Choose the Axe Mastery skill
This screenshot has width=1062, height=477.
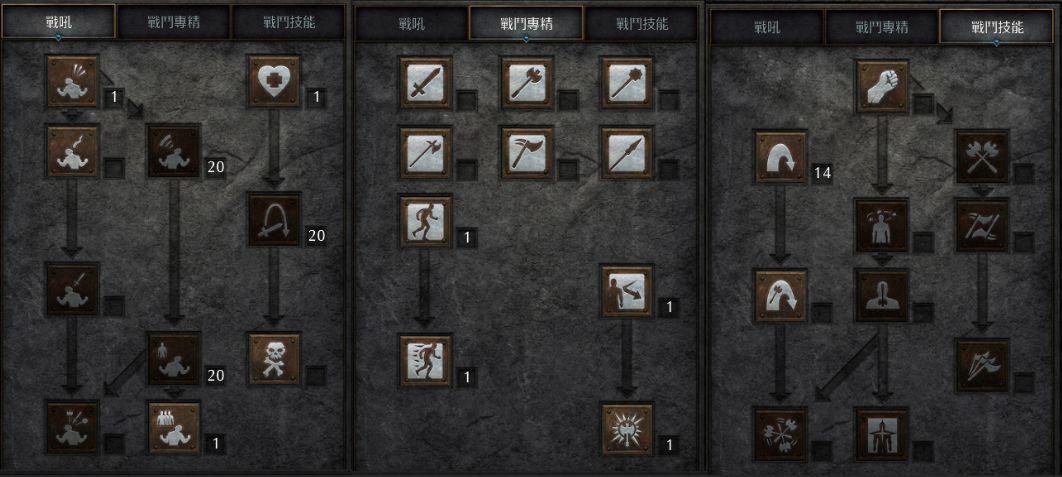point(528,82)
